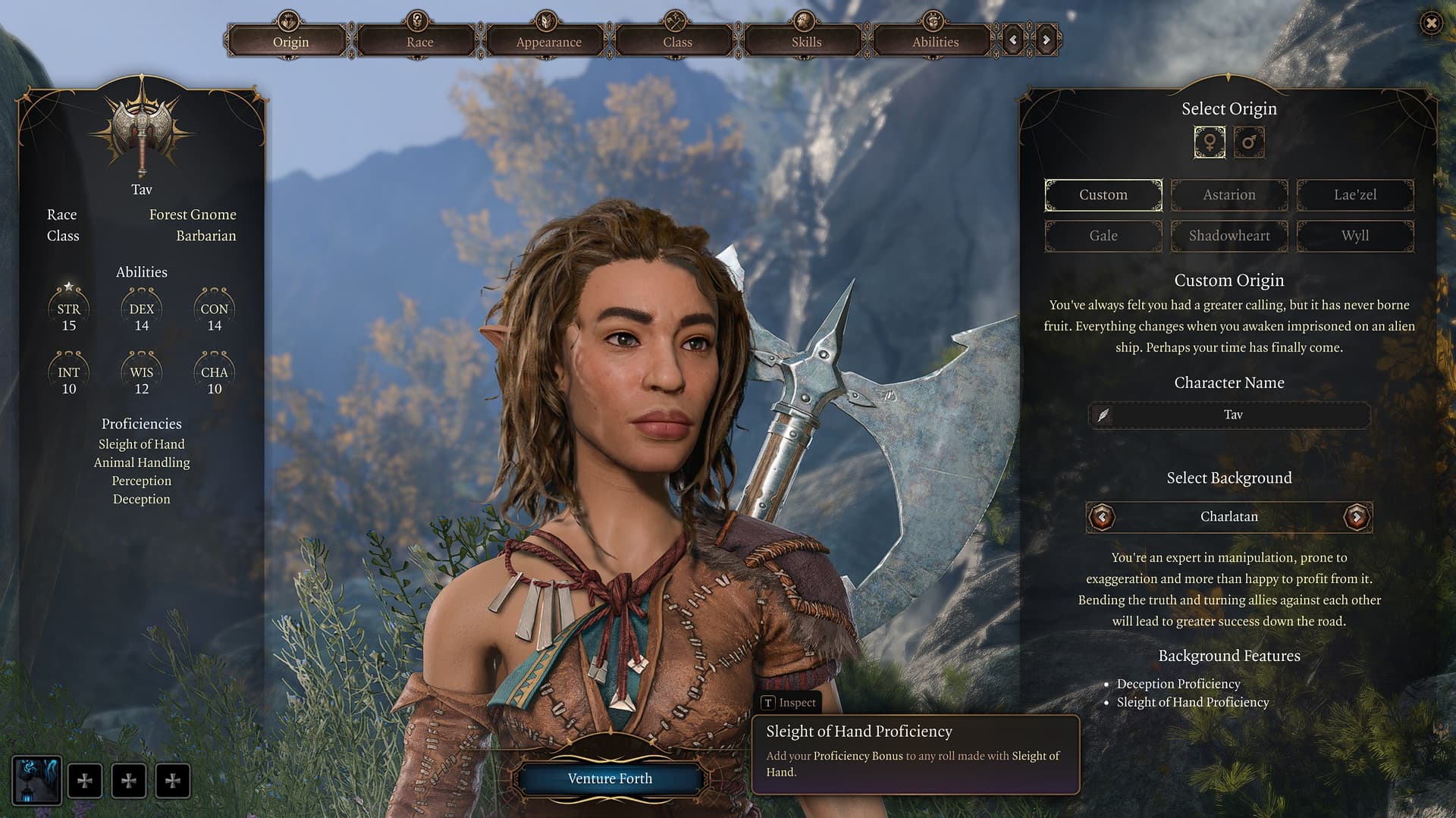Cycle to the next background after Charlatan
Screen dimensions: 1456x818
point(1357,517)
